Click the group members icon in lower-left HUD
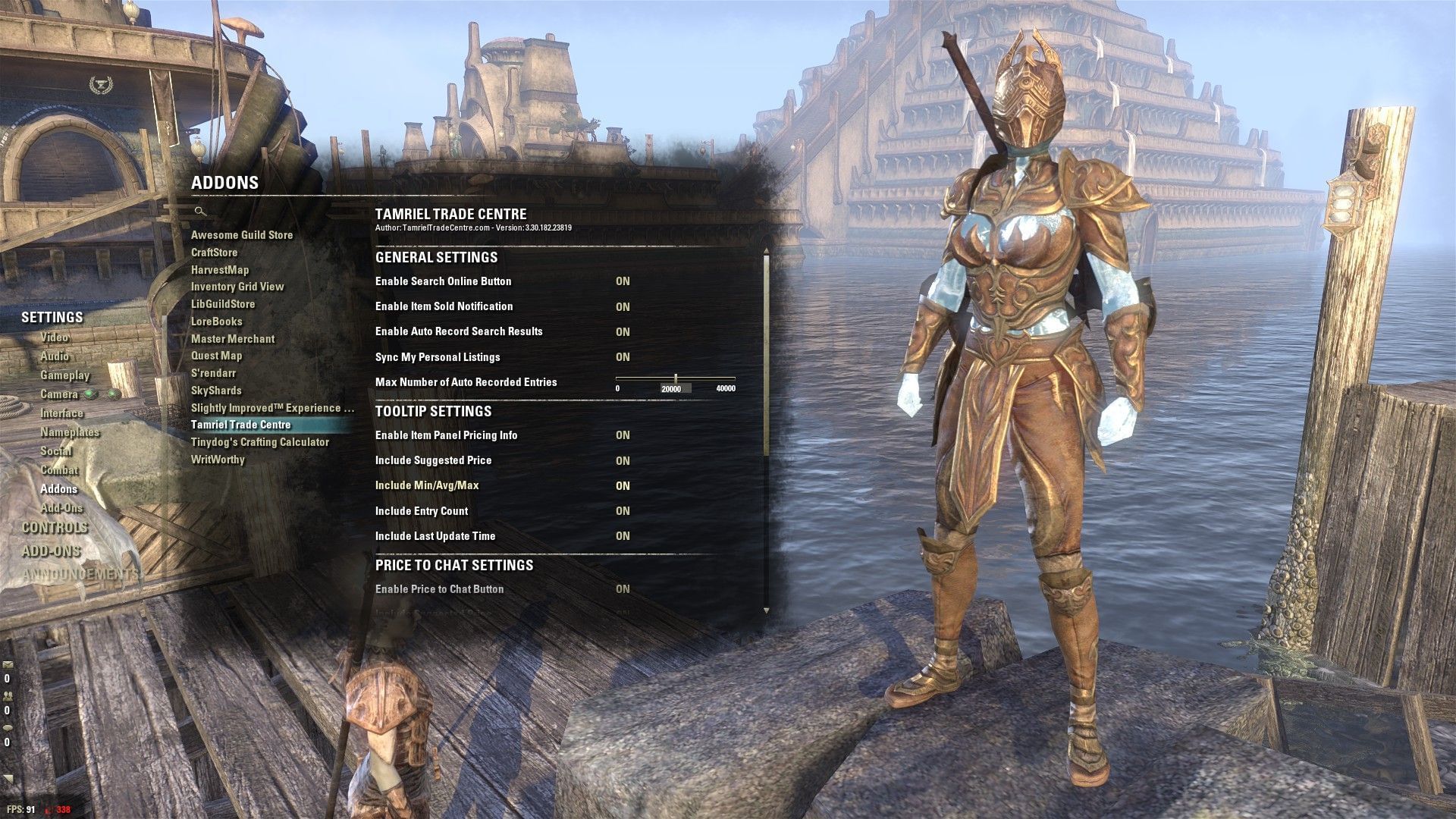1456x819 pixels. tap(8, 696)
